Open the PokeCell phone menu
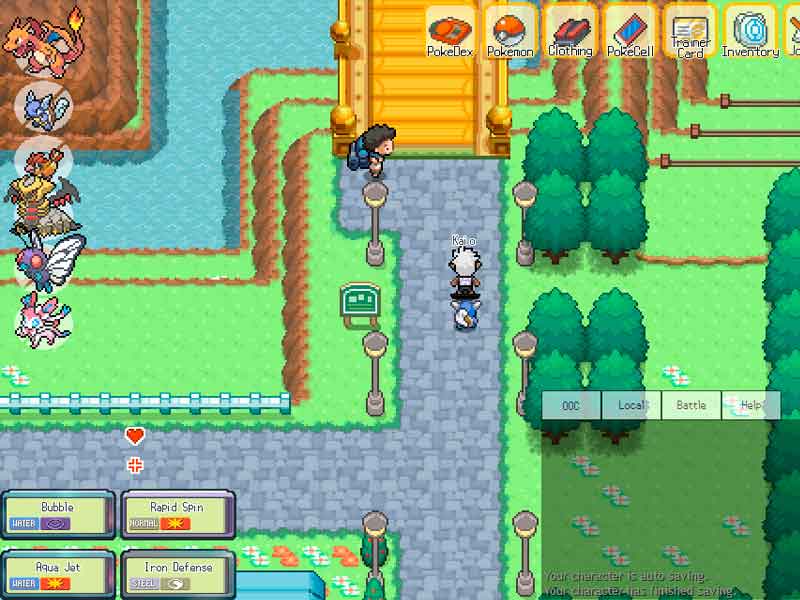Image resolution: width=800 pixels, height=600 pixels. (x=631, y=31)
